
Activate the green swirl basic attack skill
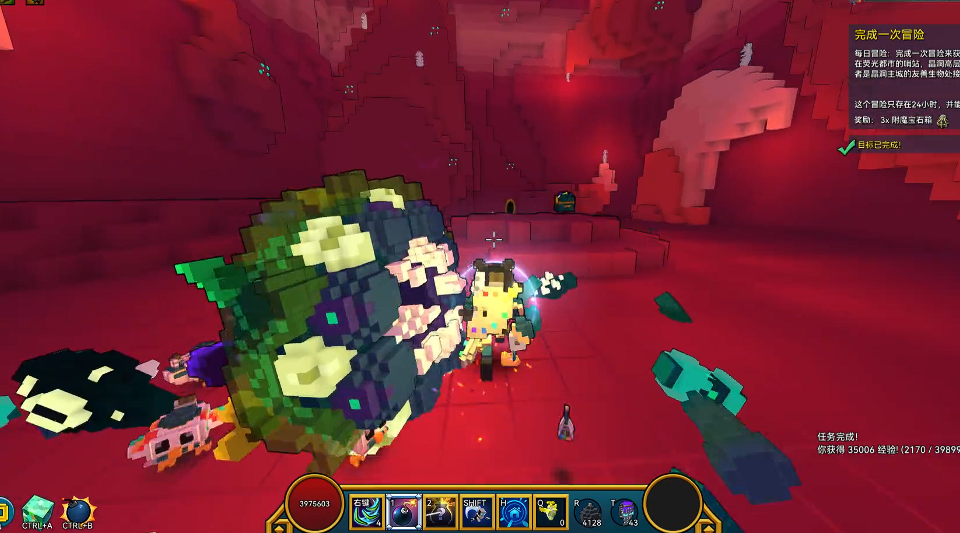pyautogui.click(x=365, y=511)
